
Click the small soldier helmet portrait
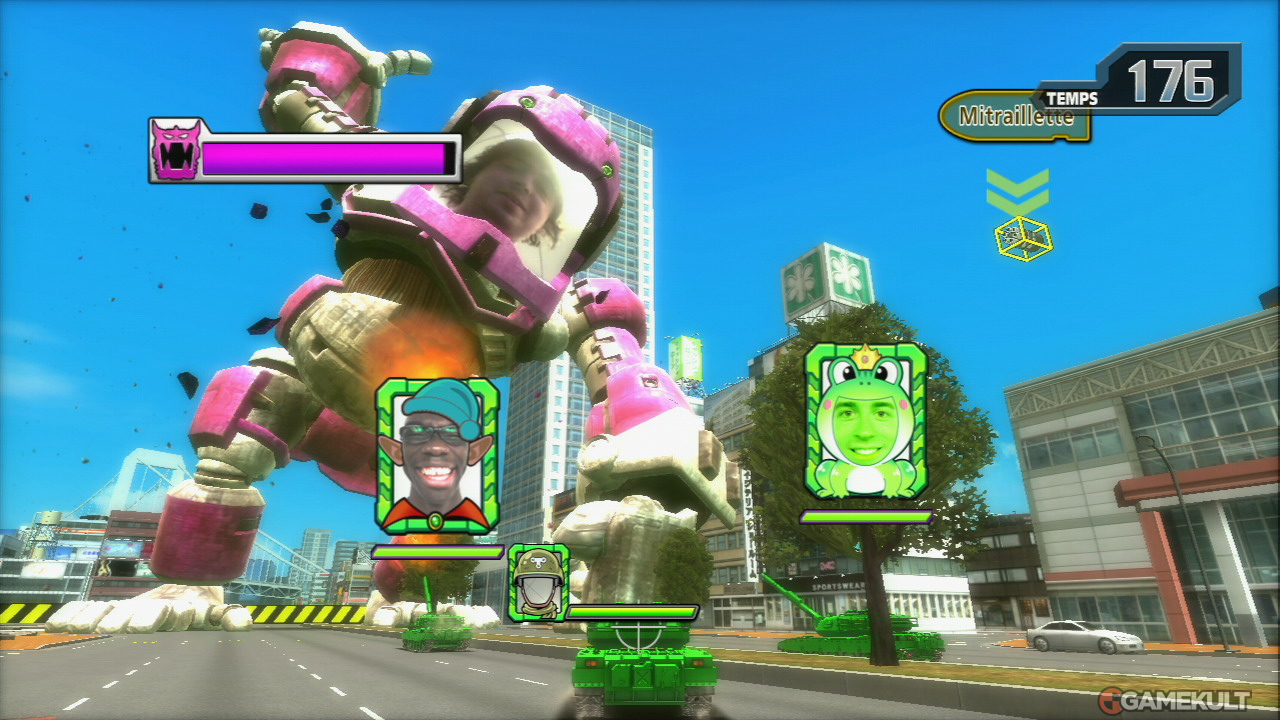pyautogui.click(x=537, y=582)
